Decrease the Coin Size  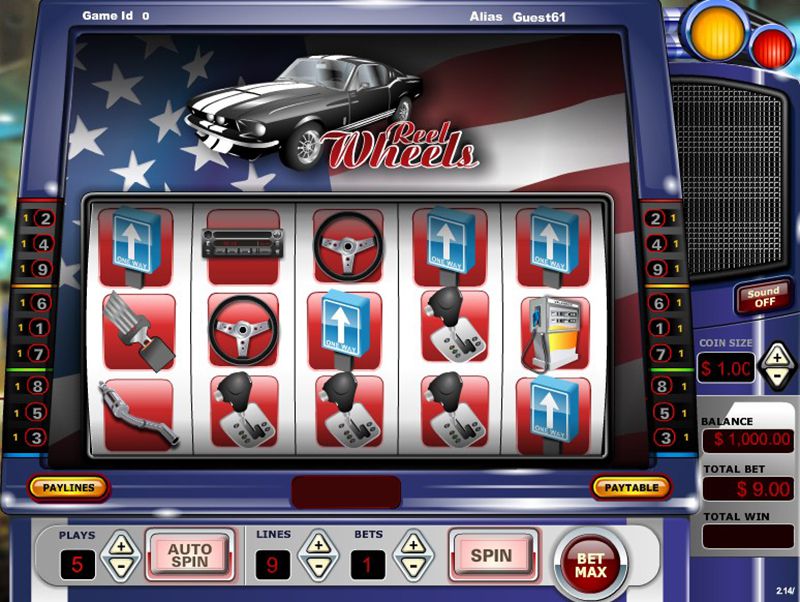coord(777,377)
